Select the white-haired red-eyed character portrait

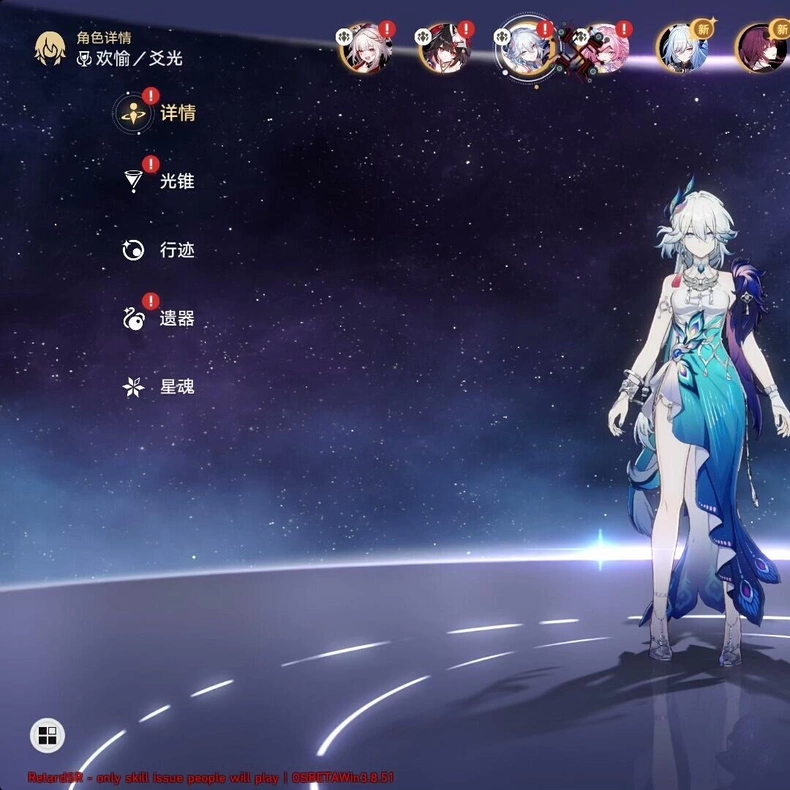(363, 49)
